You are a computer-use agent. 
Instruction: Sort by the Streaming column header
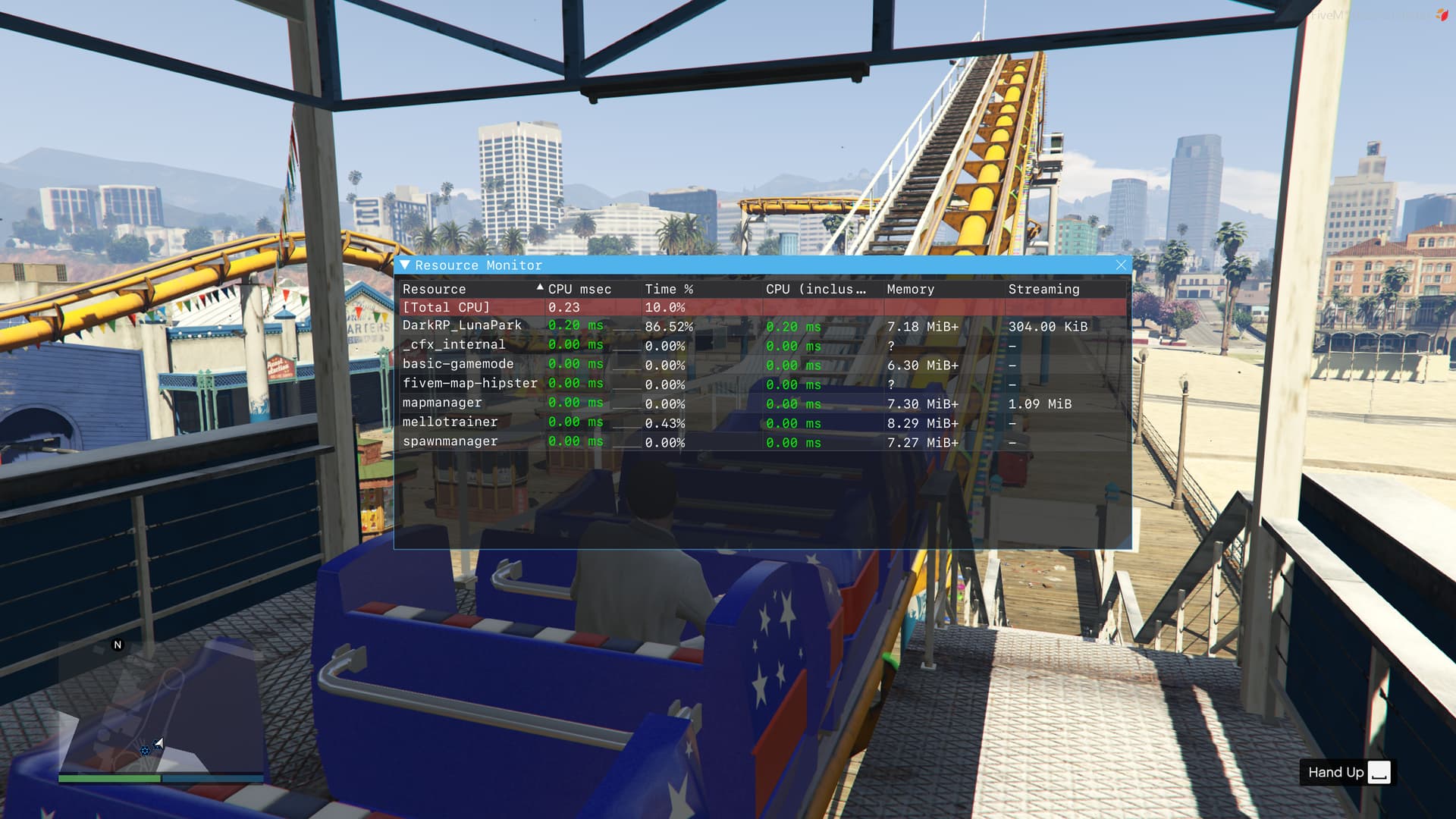click(1044, 289)
